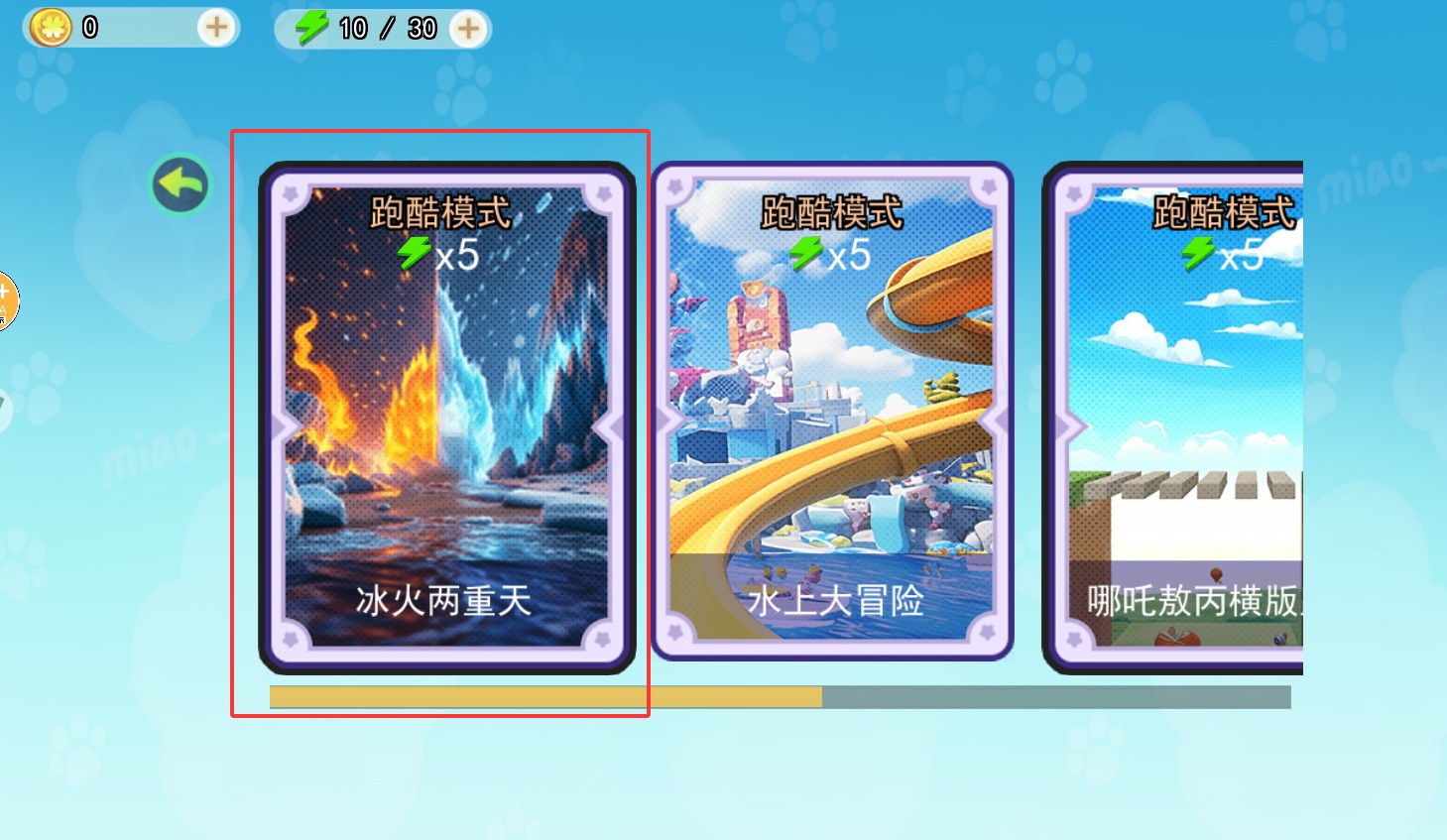Go back with the green arrow button
Image resolution: width=1447 pixels, height=840 pixels.
coord(181,184)
